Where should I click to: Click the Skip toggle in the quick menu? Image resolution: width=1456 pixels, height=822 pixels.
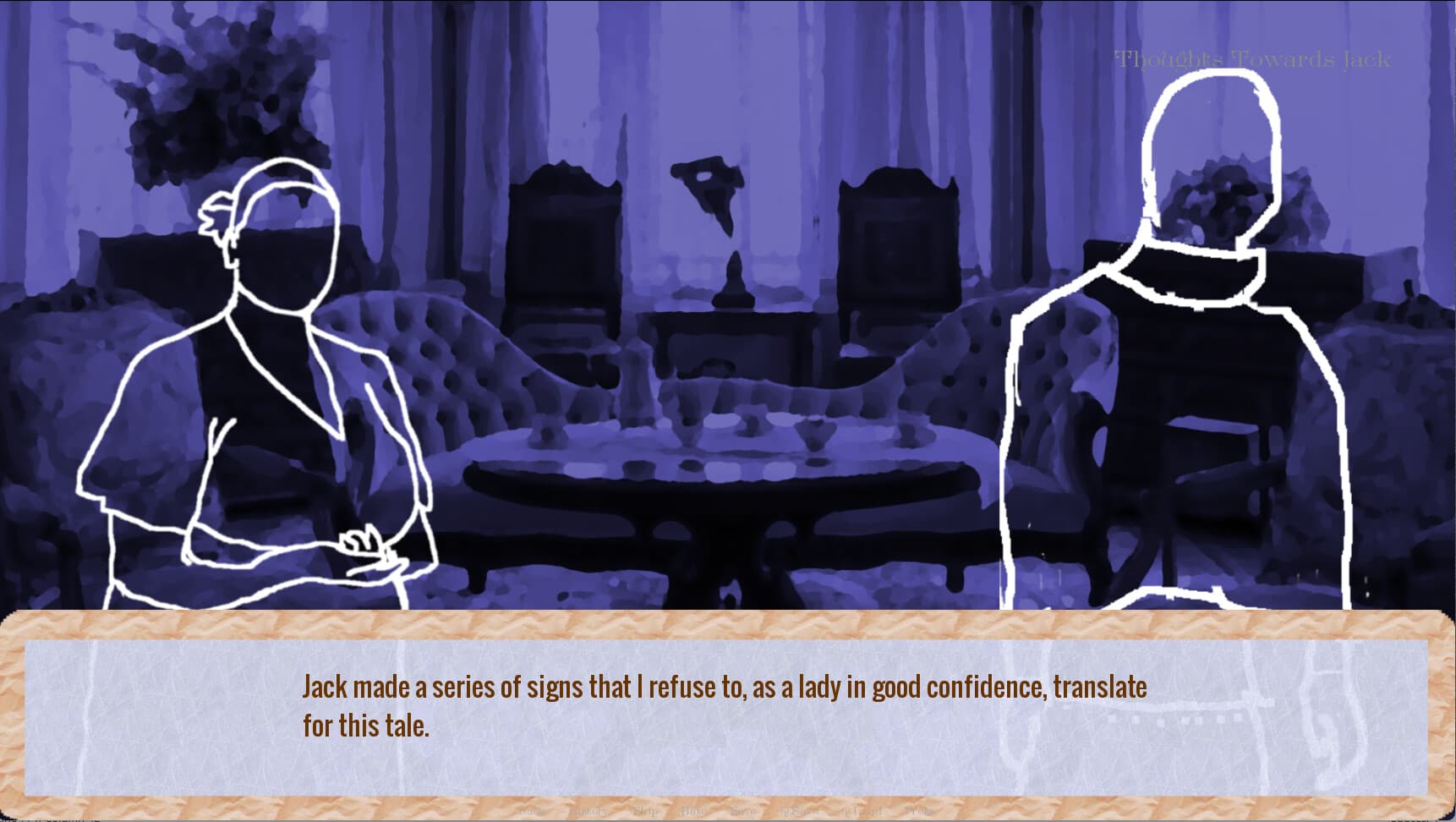pos(643,810)
